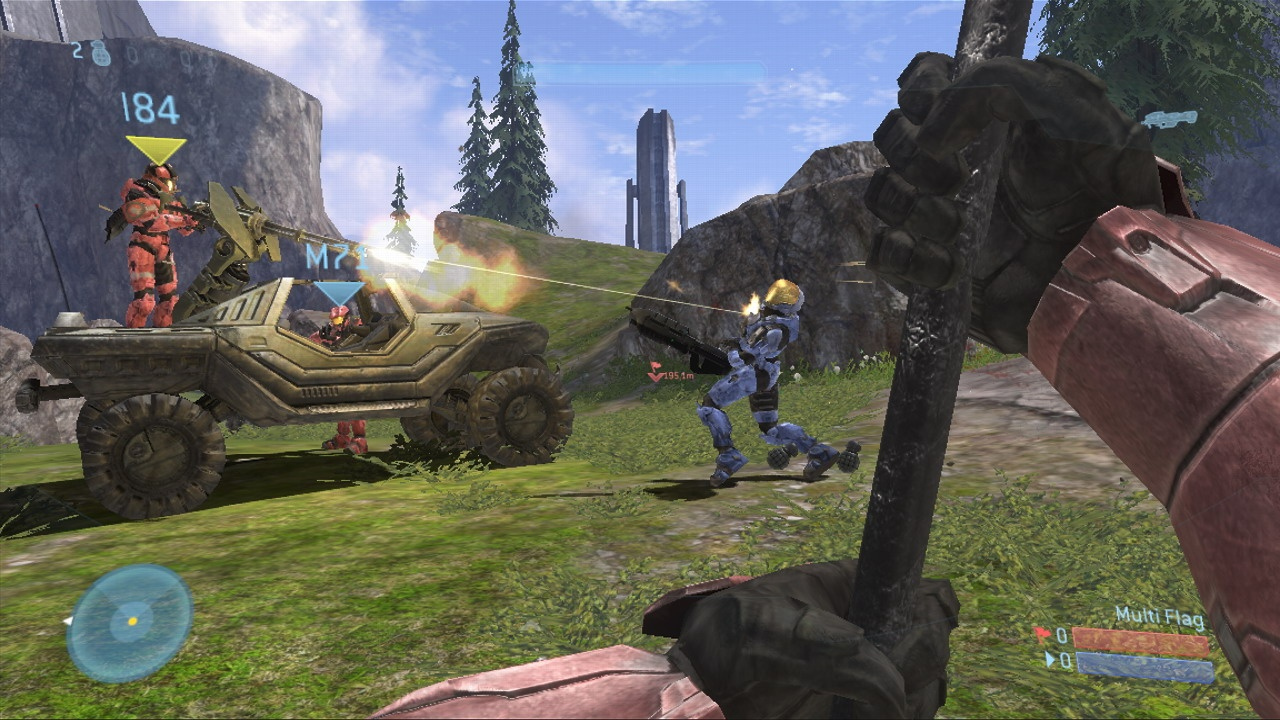Select the red flag waypoint marker
Image resolution: width=1280 pixels, height=720 pixels.
click(x=656, y=374)
